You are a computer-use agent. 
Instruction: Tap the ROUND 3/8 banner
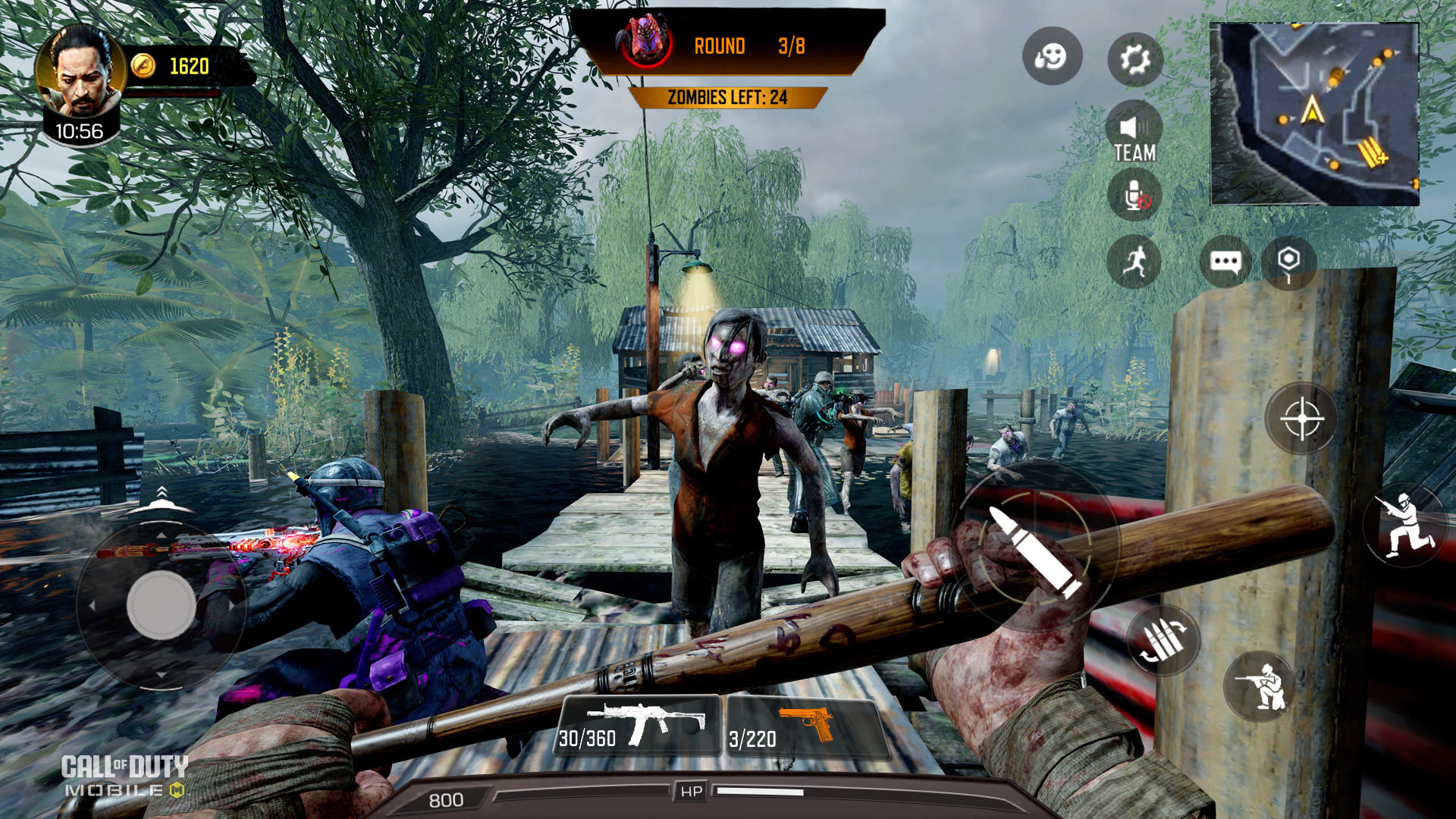pos(732,47)
